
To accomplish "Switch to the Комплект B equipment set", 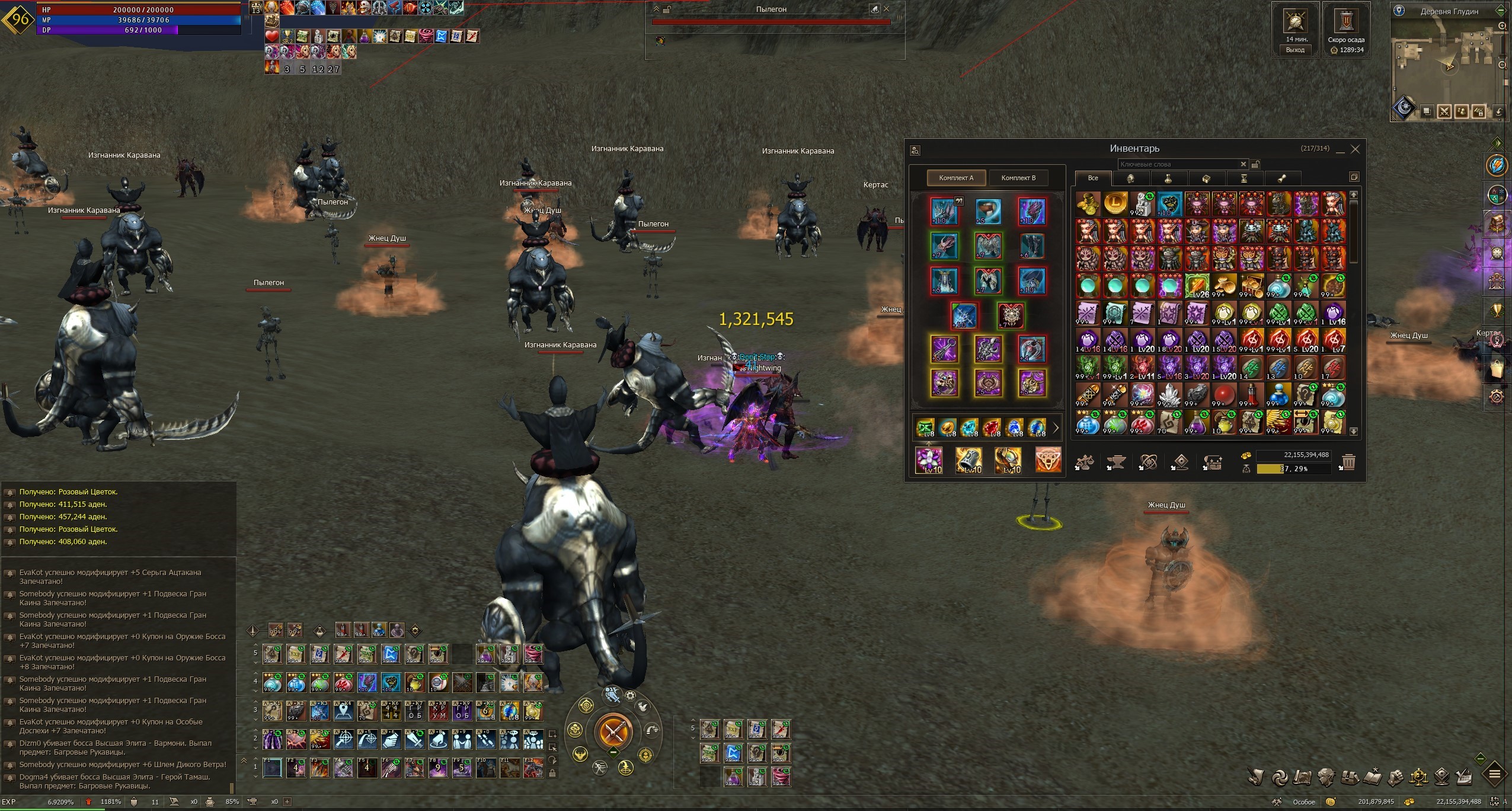I will (x=1018, y=178).
